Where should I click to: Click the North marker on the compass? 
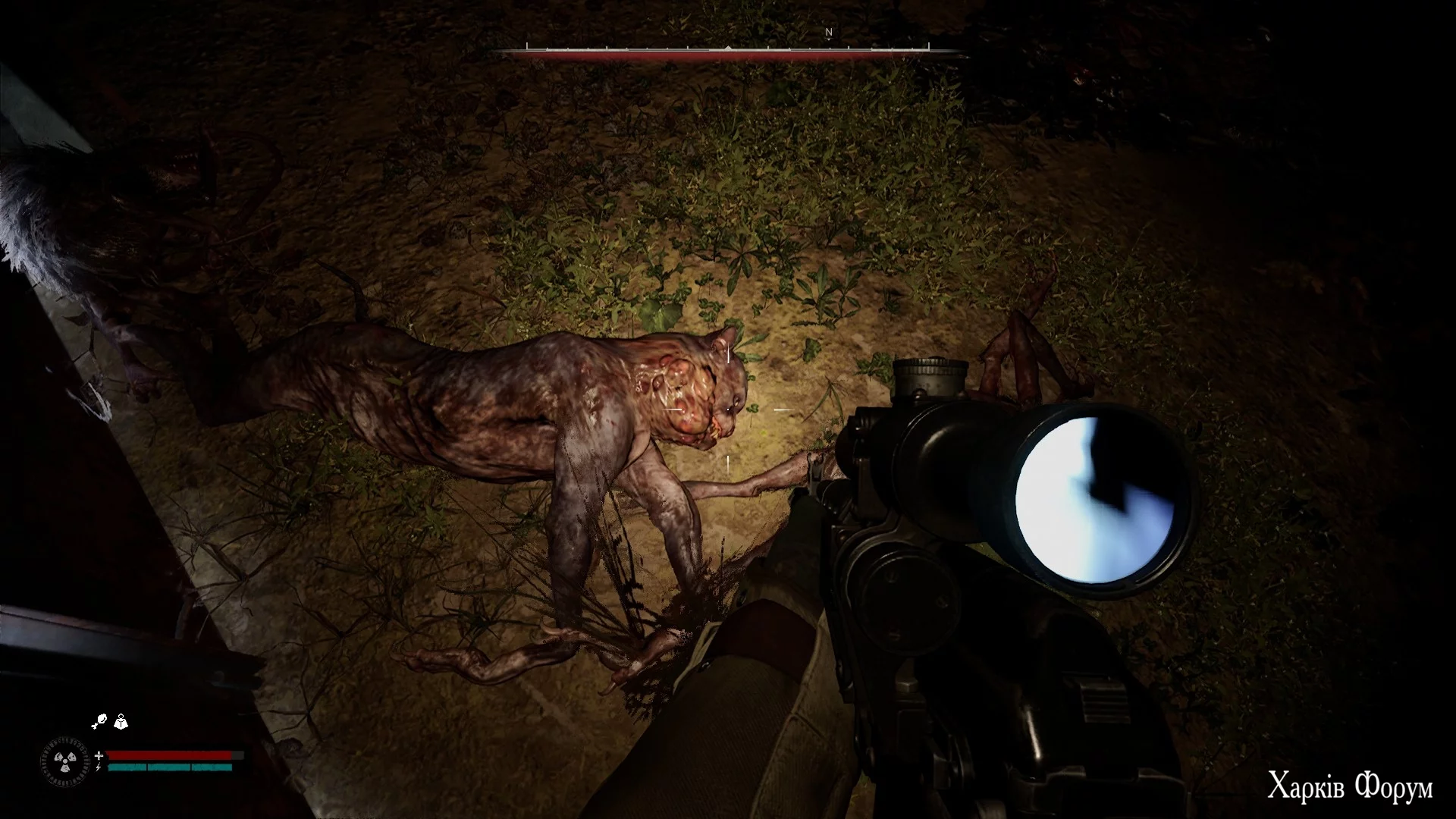tap(829, 33)
